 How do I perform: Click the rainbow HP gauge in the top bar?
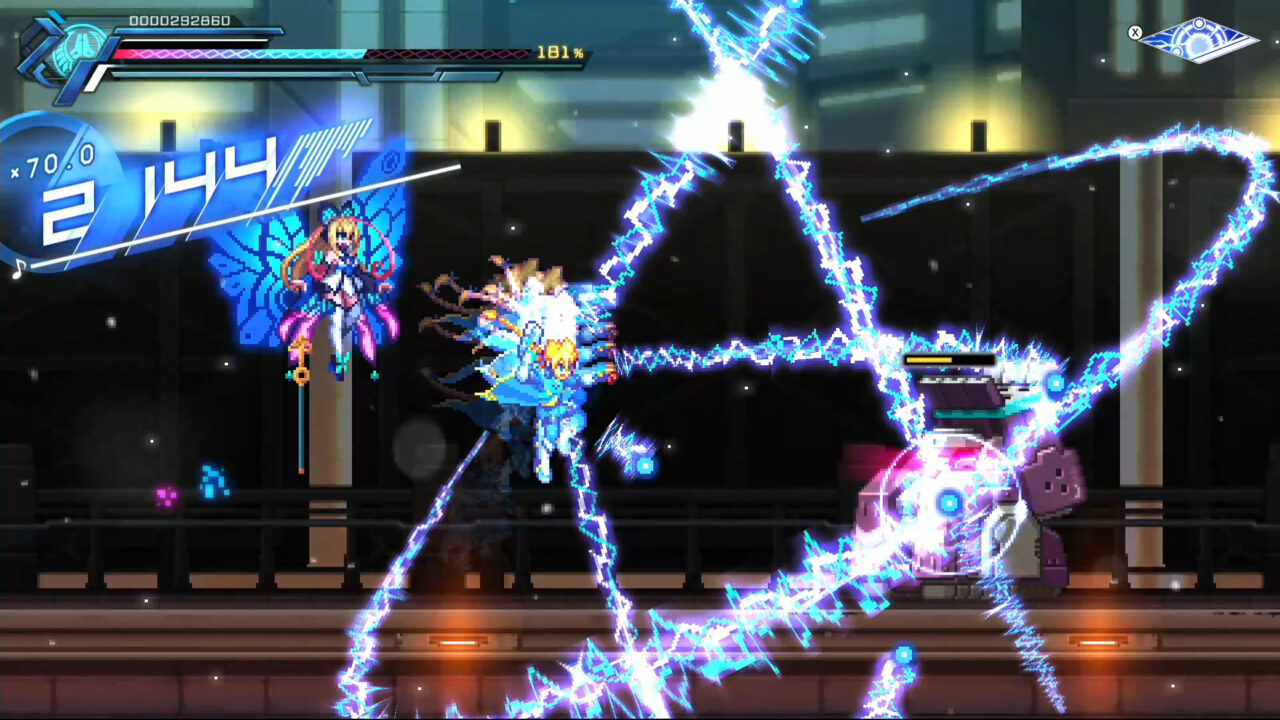click(240, 52)
